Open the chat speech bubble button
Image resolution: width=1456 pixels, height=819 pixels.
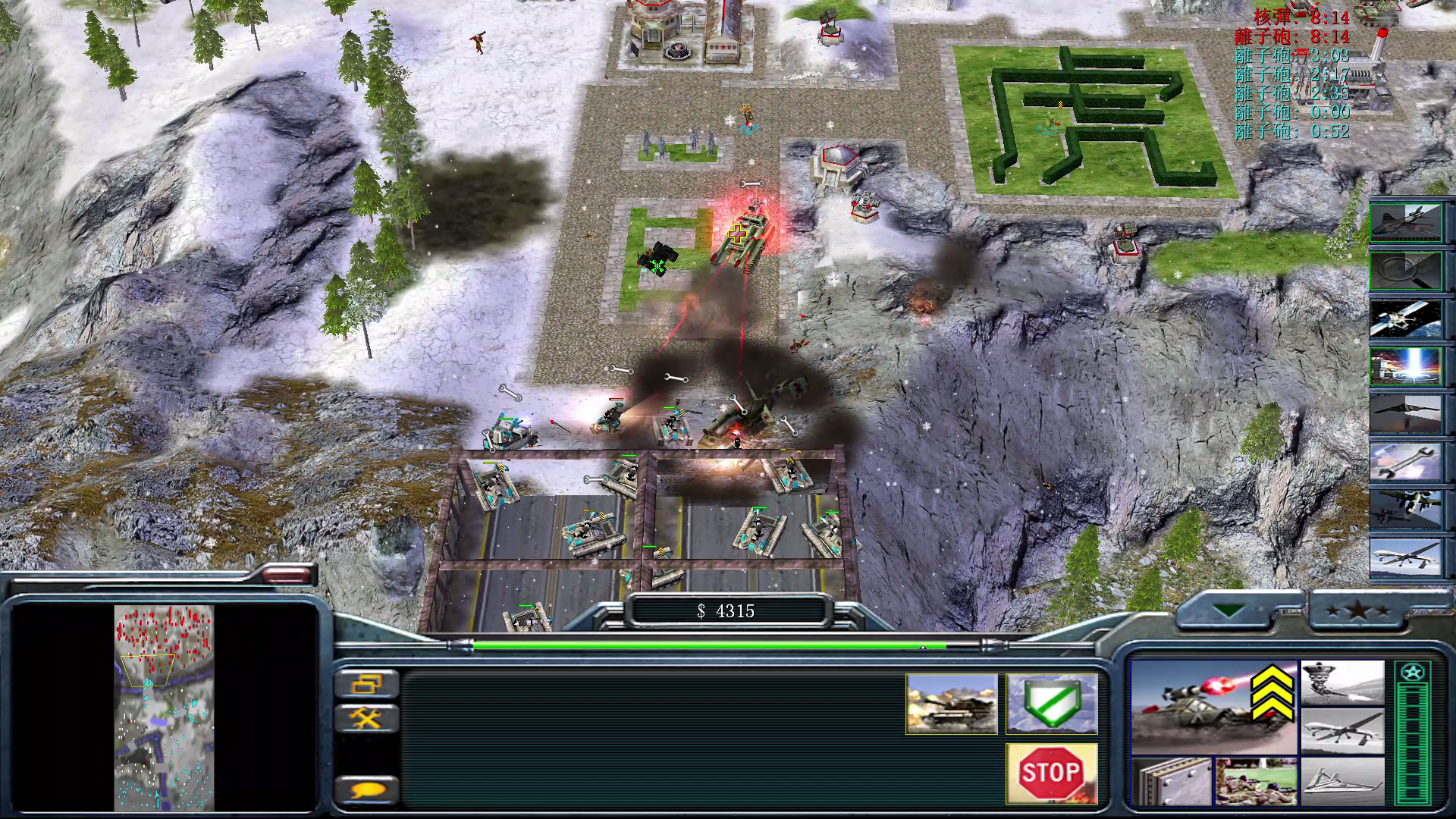click(366, 790)
